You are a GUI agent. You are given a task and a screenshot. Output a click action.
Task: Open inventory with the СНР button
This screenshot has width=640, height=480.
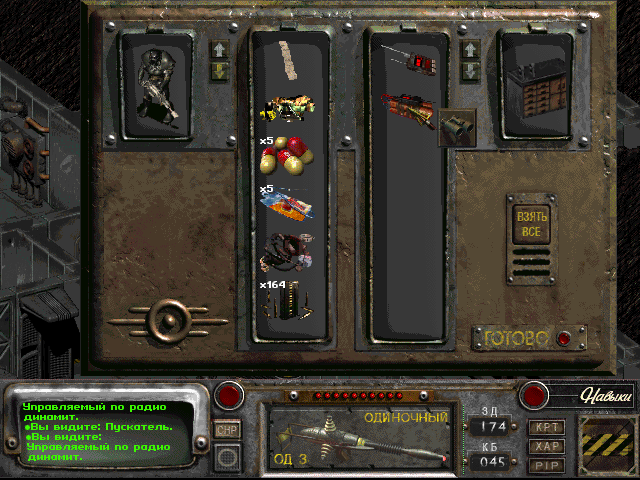pos(227,429)
